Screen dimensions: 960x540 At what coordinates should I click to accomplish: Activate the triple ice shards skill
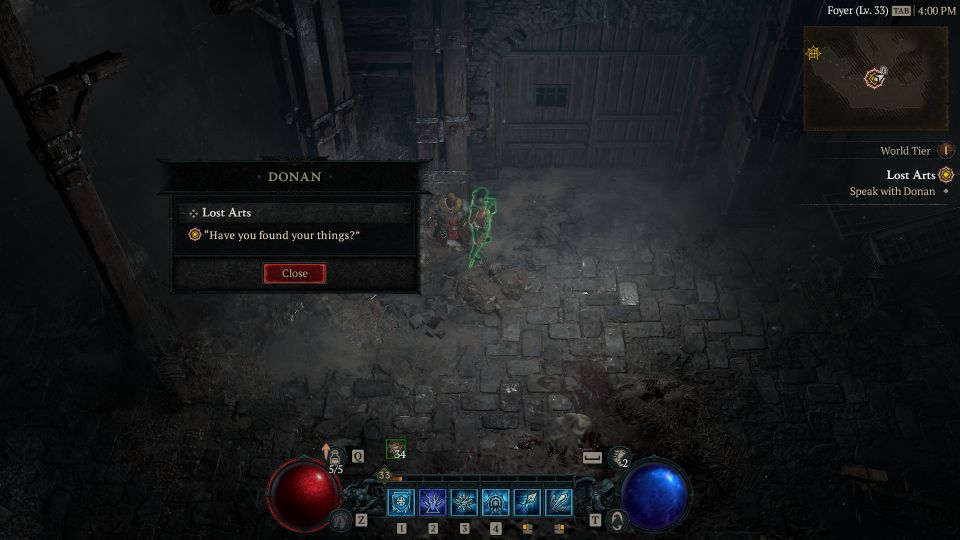[x=558, y=502]
